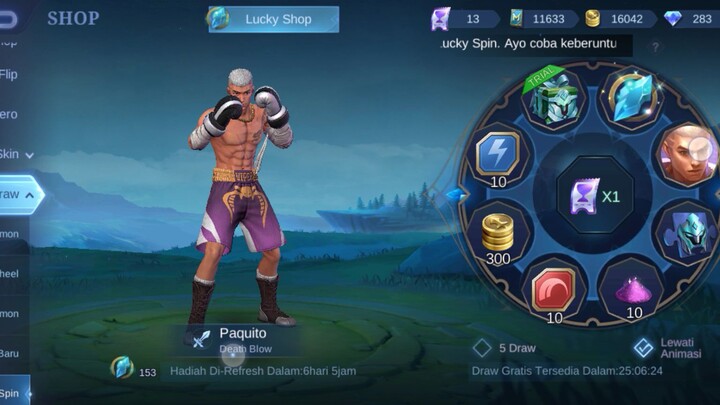This screenshot has width=720, height=405.
Task: Toggle the 5 Draw option
Action: [x=506, y=348]
